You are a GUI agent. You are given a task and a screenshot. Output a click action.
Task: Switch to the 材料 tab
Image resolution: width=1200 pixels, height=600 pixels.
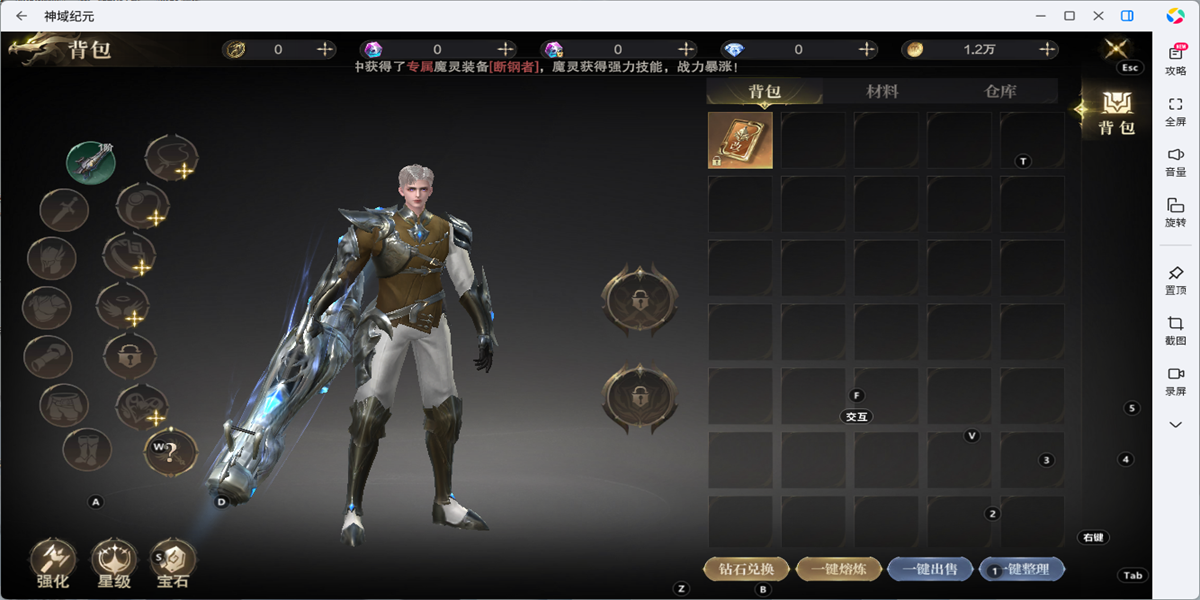[x=882, y=91]
